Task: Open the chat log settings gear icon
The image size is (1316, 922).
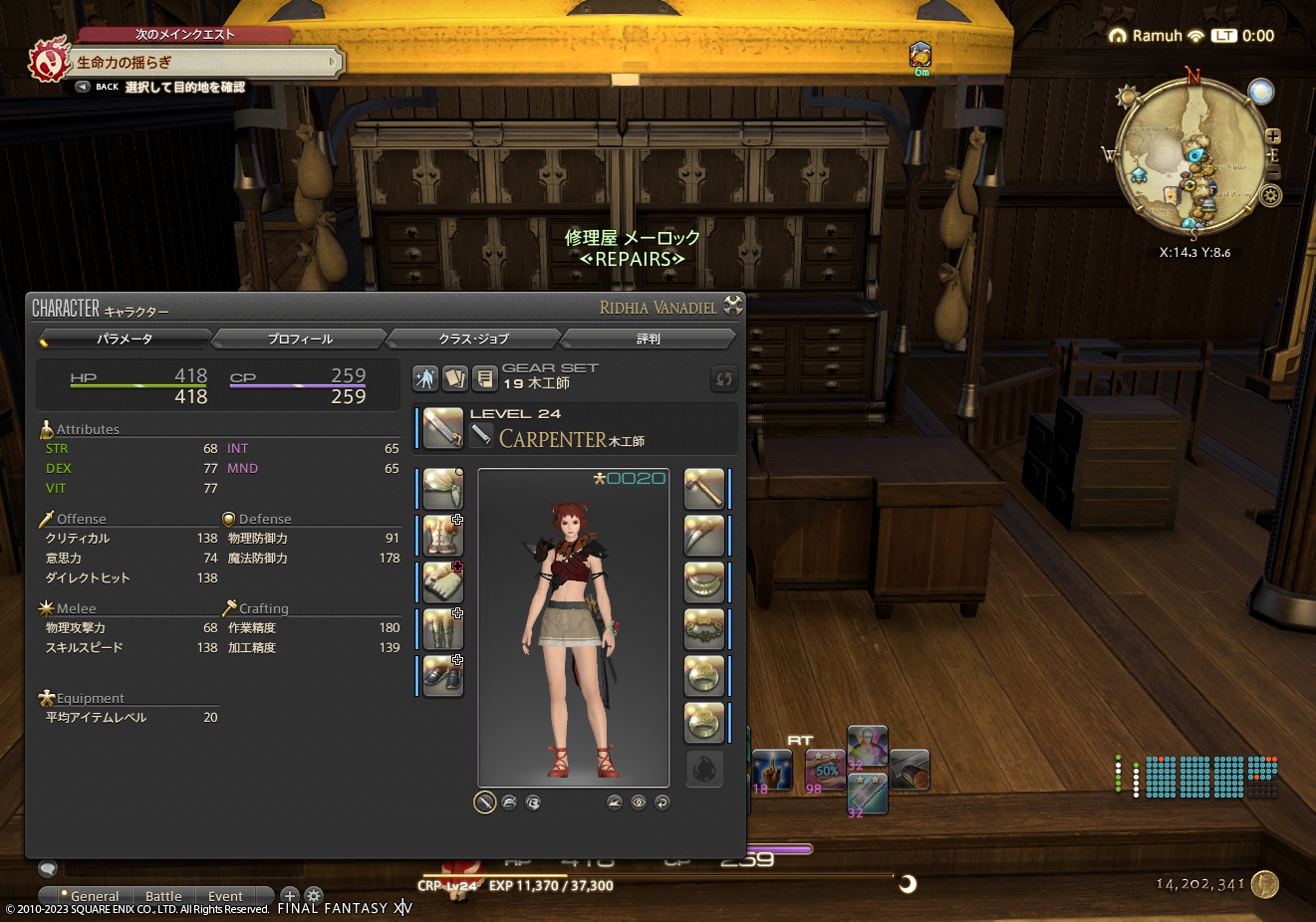Action: click(314, 896)
